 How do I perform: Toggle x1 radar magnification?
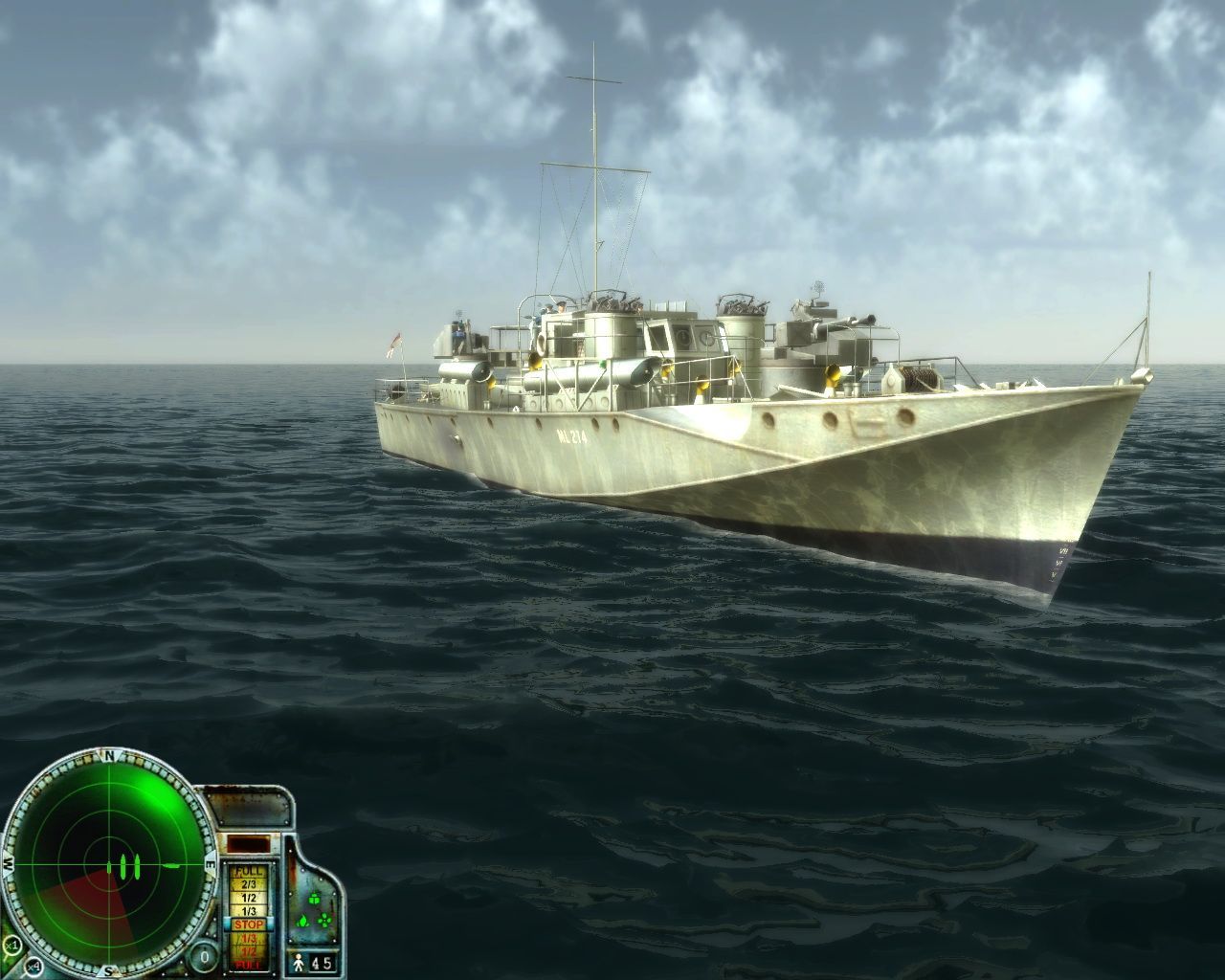click(13, 945)
